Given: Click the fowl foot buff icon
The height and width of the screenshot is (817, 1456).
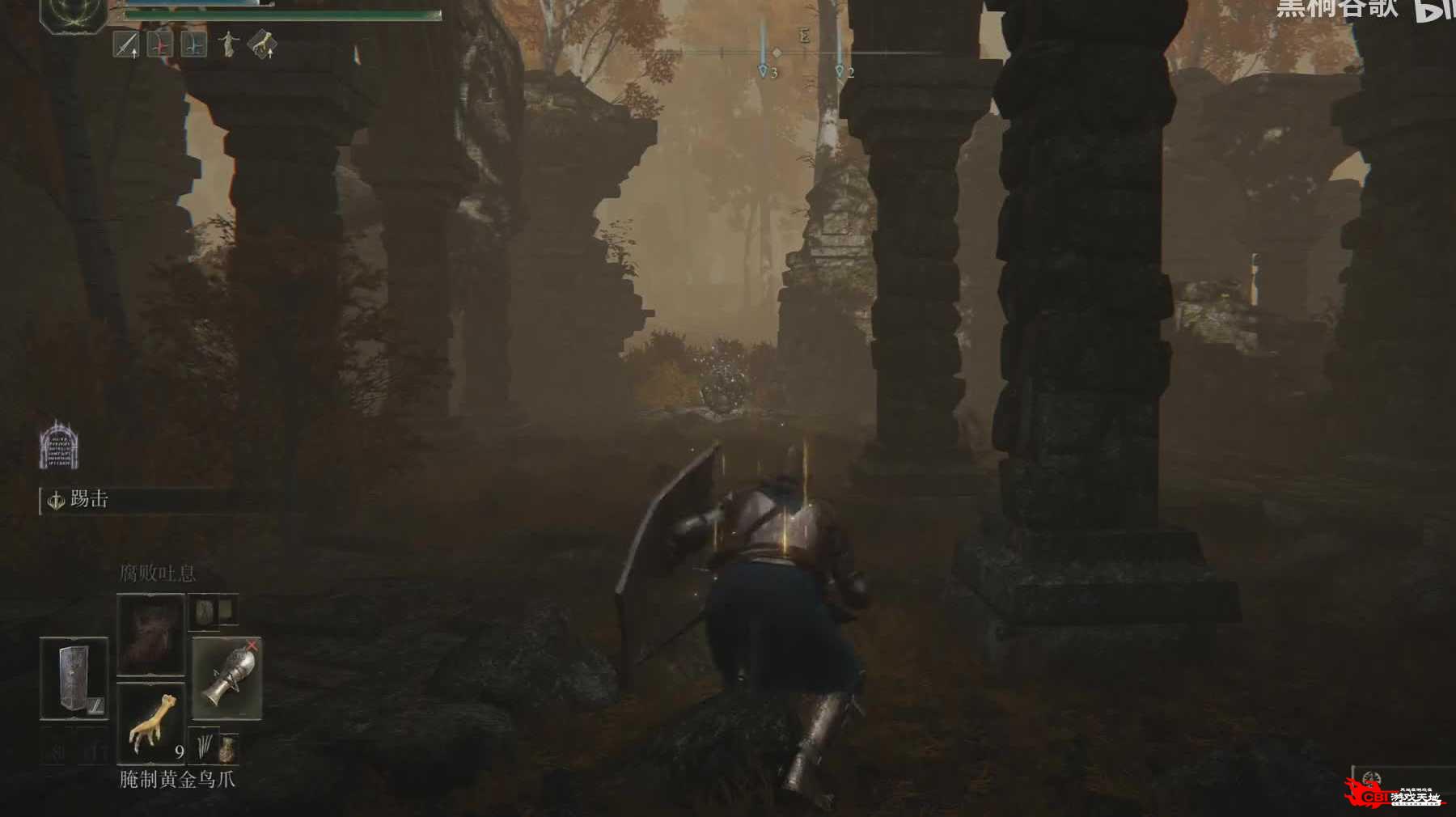Looking at the screenshot, I should (x=261, y=44).
